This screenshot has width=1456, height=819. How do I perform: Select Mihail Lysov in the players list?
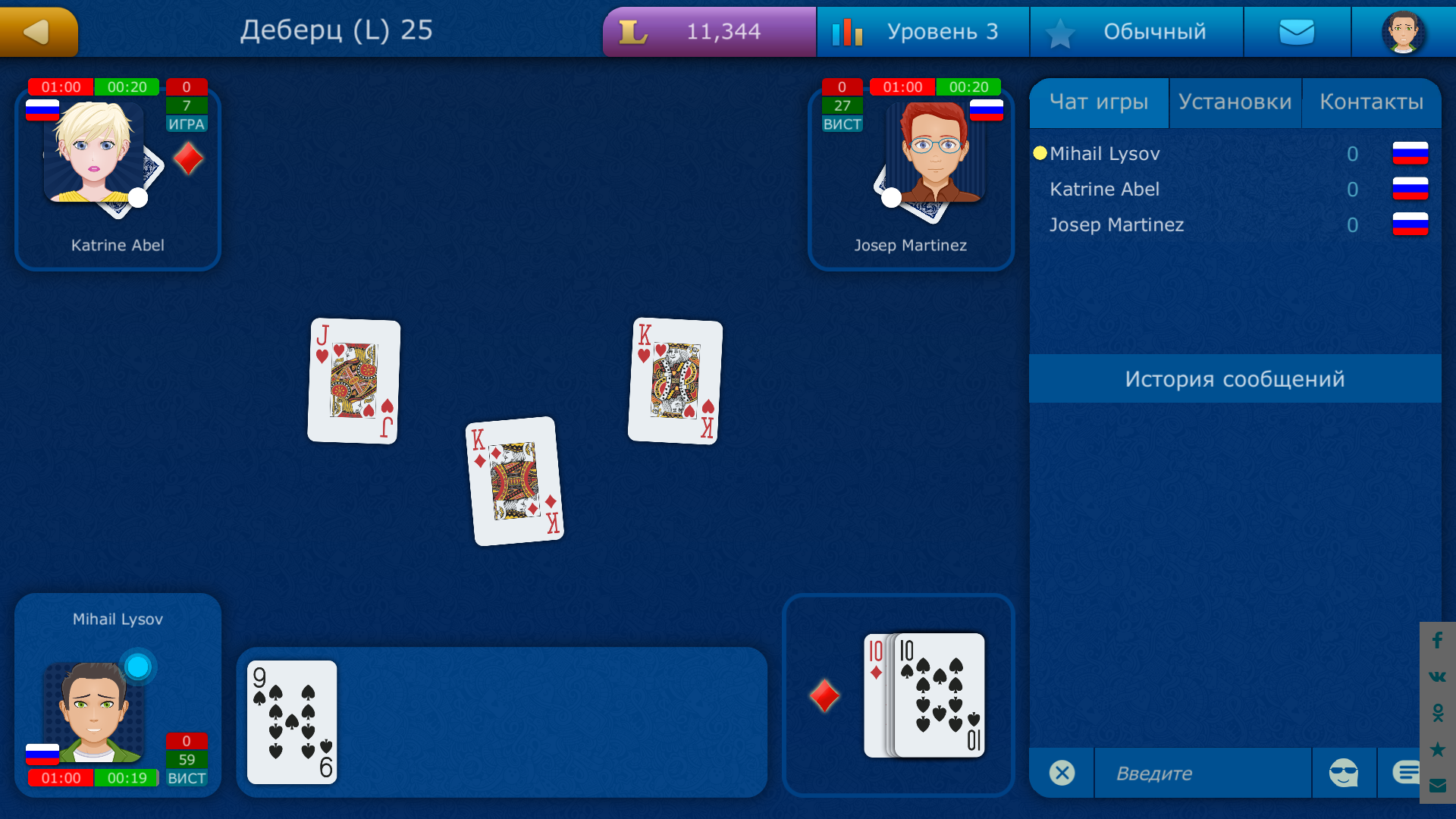coord(1105,153)
